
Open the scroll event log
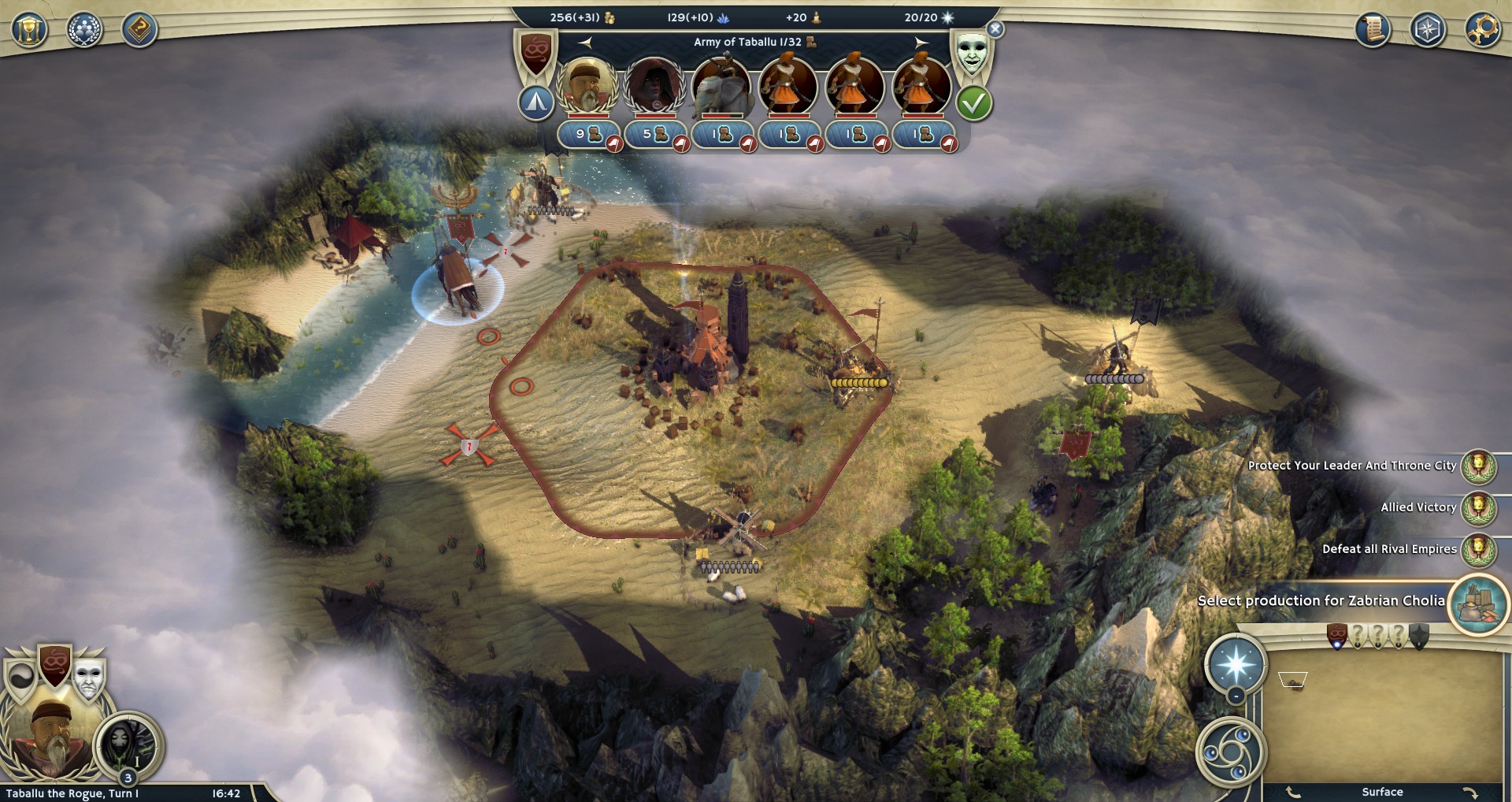tap(1373, 30)
